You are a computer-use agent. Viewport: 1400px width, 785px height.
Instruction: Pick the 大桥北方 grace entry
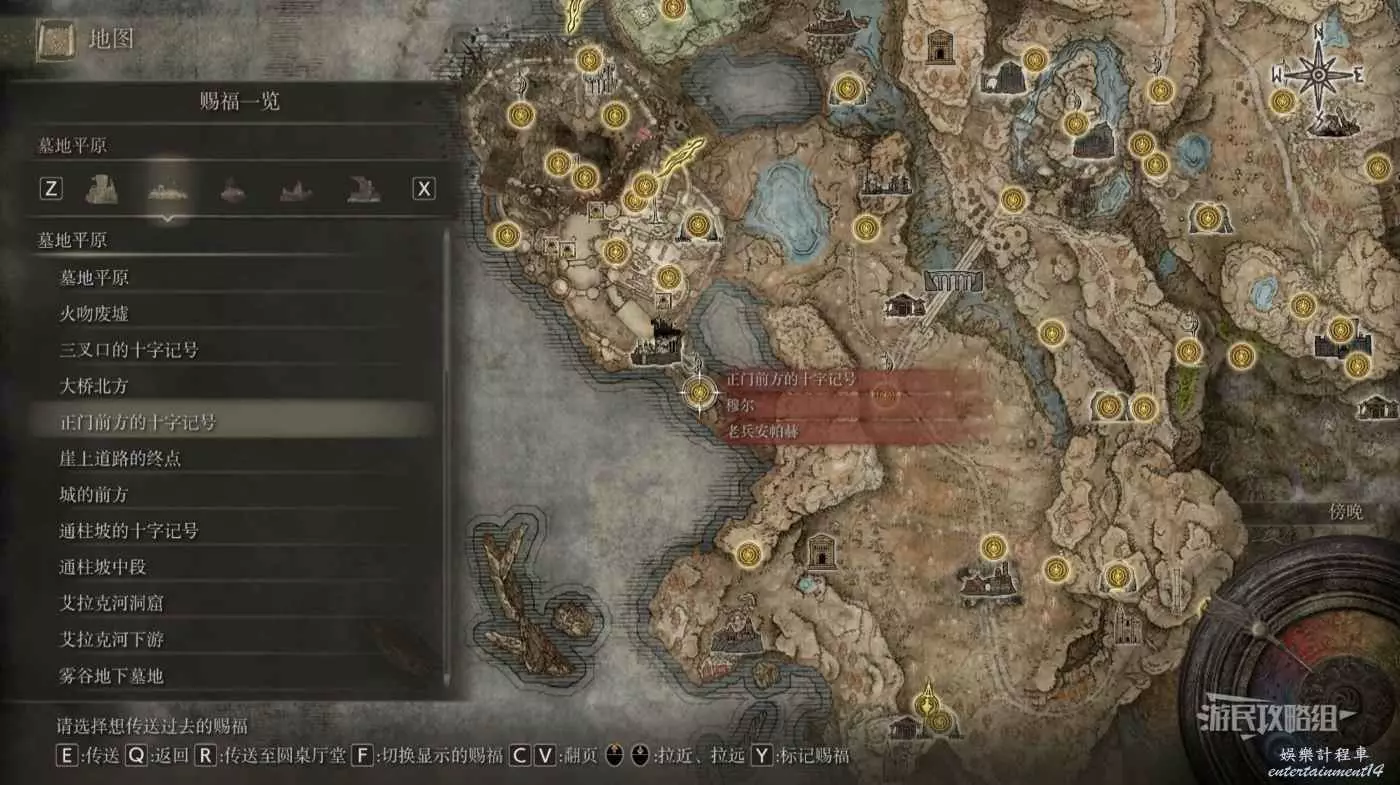(94, 386)
